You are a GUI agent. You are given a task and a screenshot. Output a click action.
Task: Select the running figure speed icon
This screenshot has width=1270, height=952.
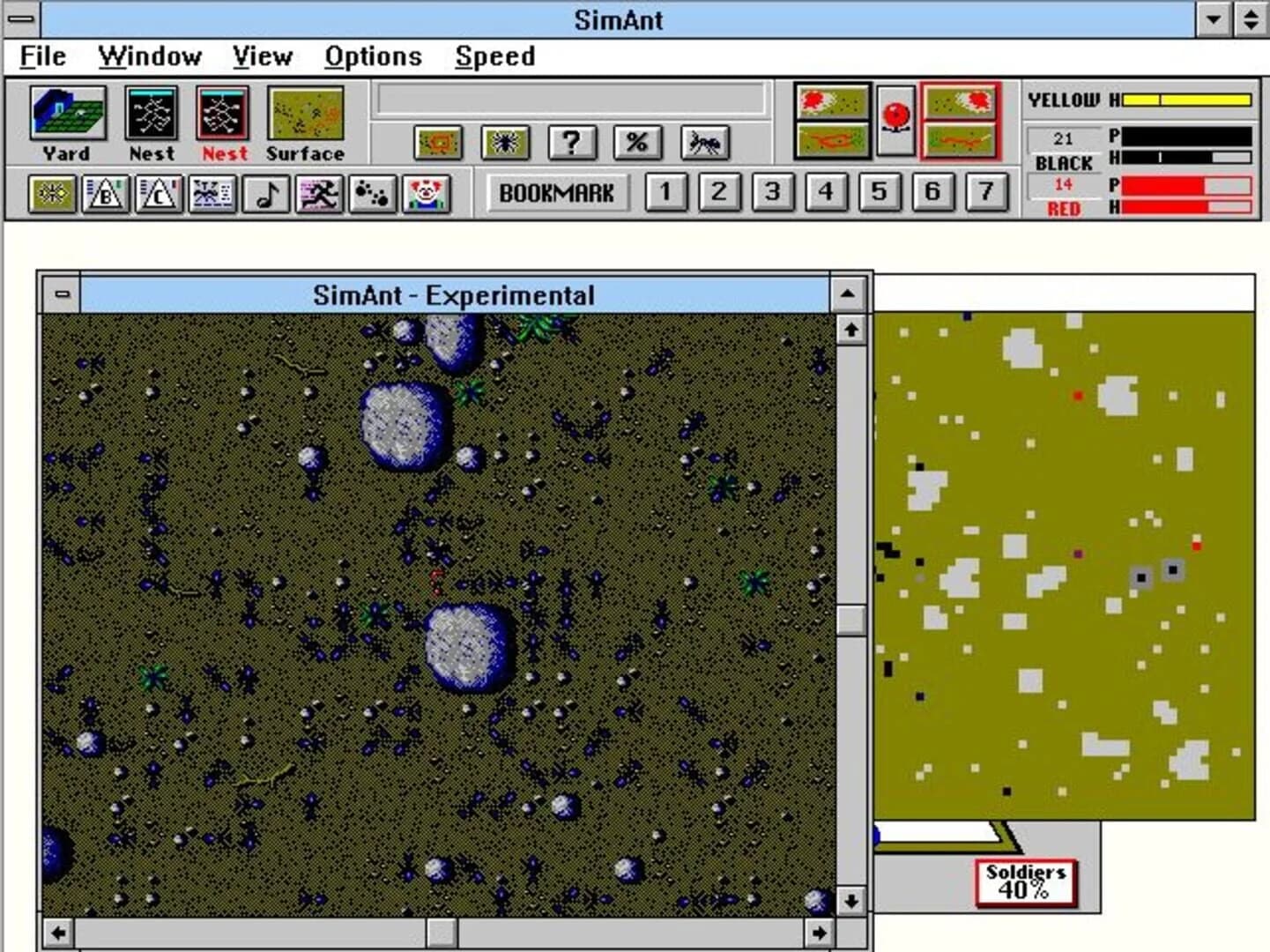point(319,193)
